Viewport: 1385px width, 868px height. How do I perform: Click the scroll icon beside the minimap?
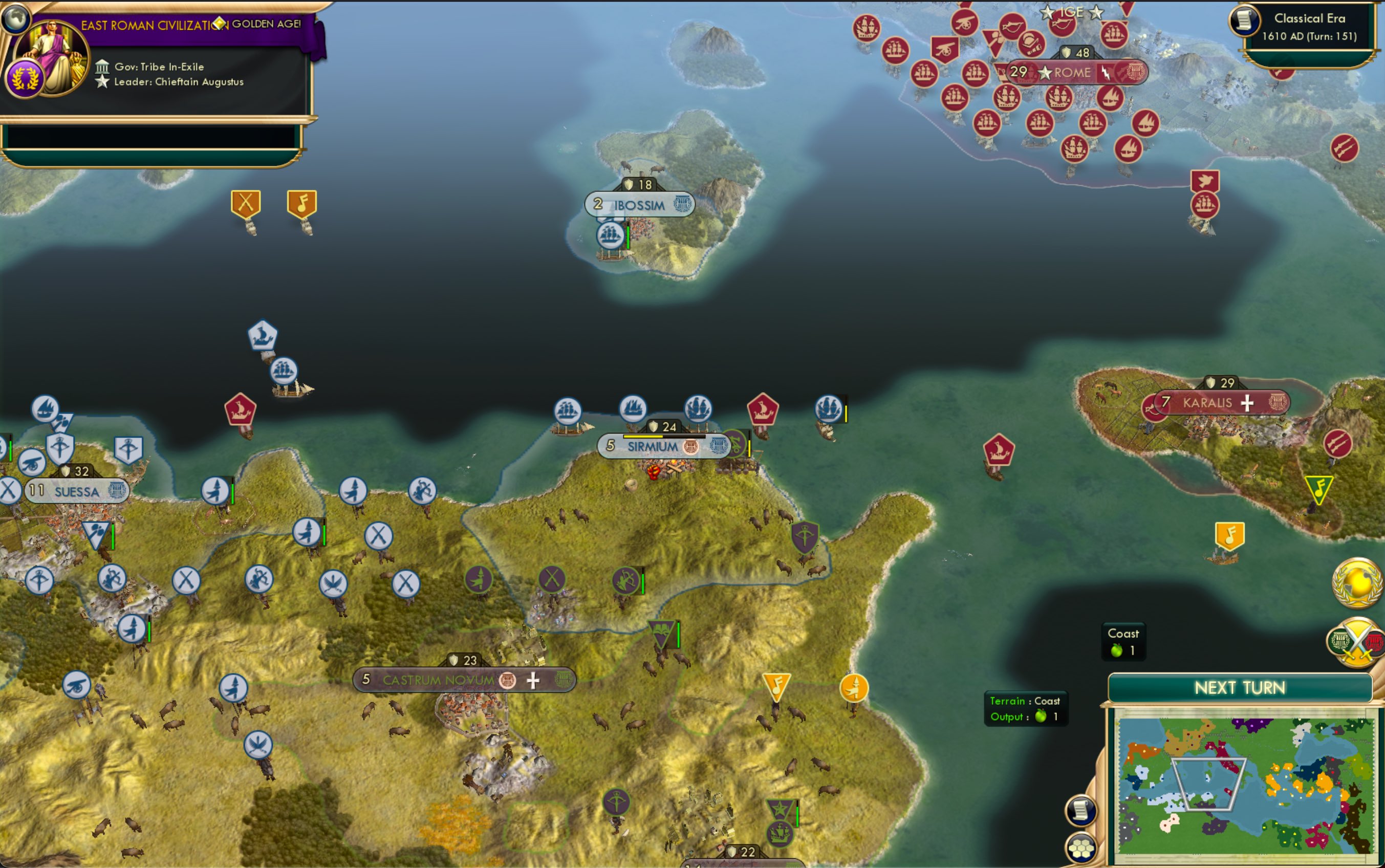coord(1081,811)
